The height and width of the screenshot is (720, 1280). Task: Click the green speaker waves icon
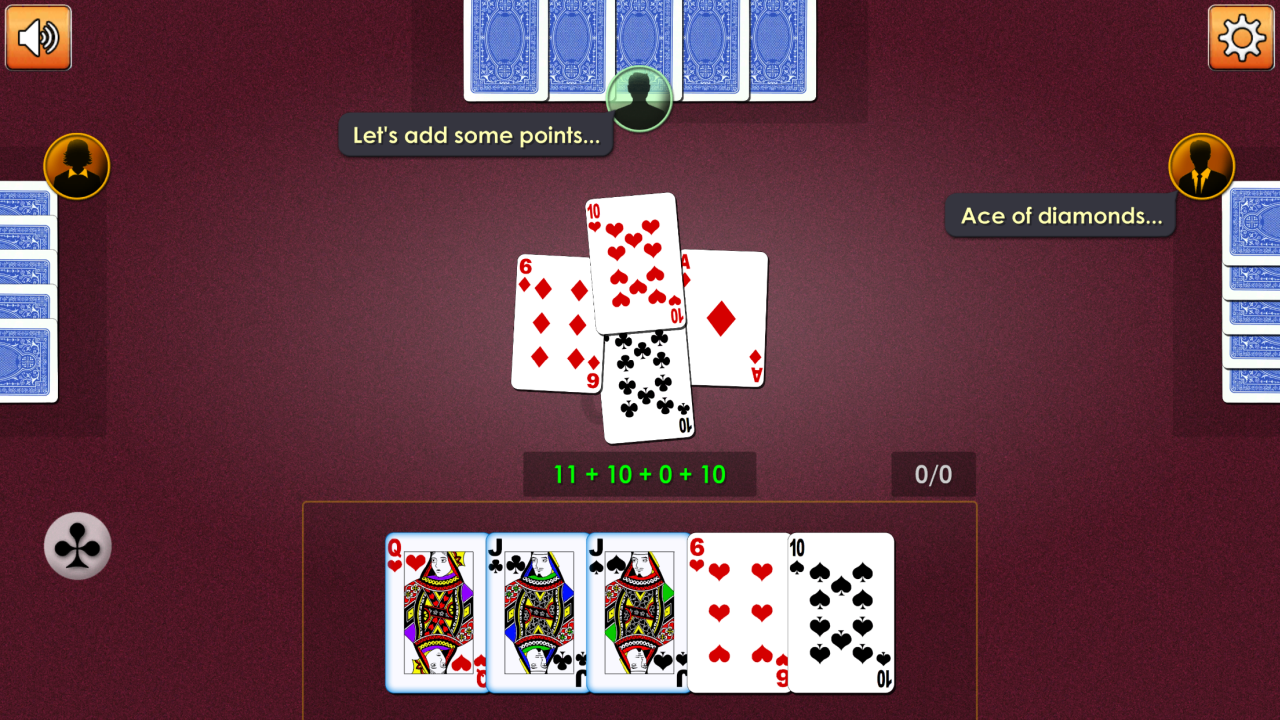pos(48,38)
